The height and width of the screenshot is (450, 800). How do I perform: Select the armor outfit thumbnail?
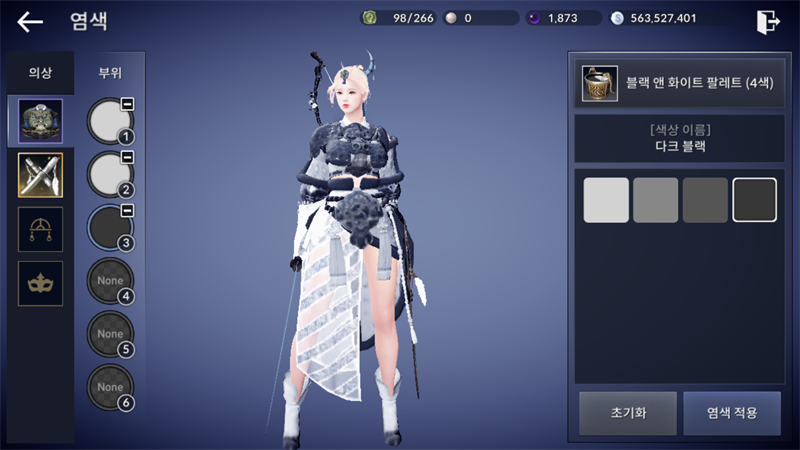[41, 121]
